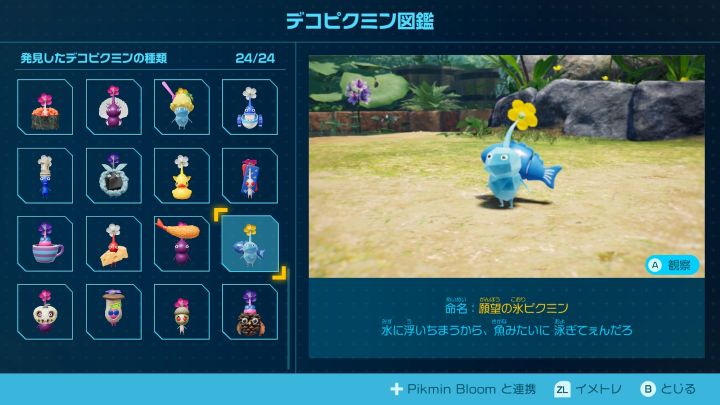The width and height of the screenshot is (720, 405).
Task: Select the Pikmin in a striped teacup
Action: [45, 243]
